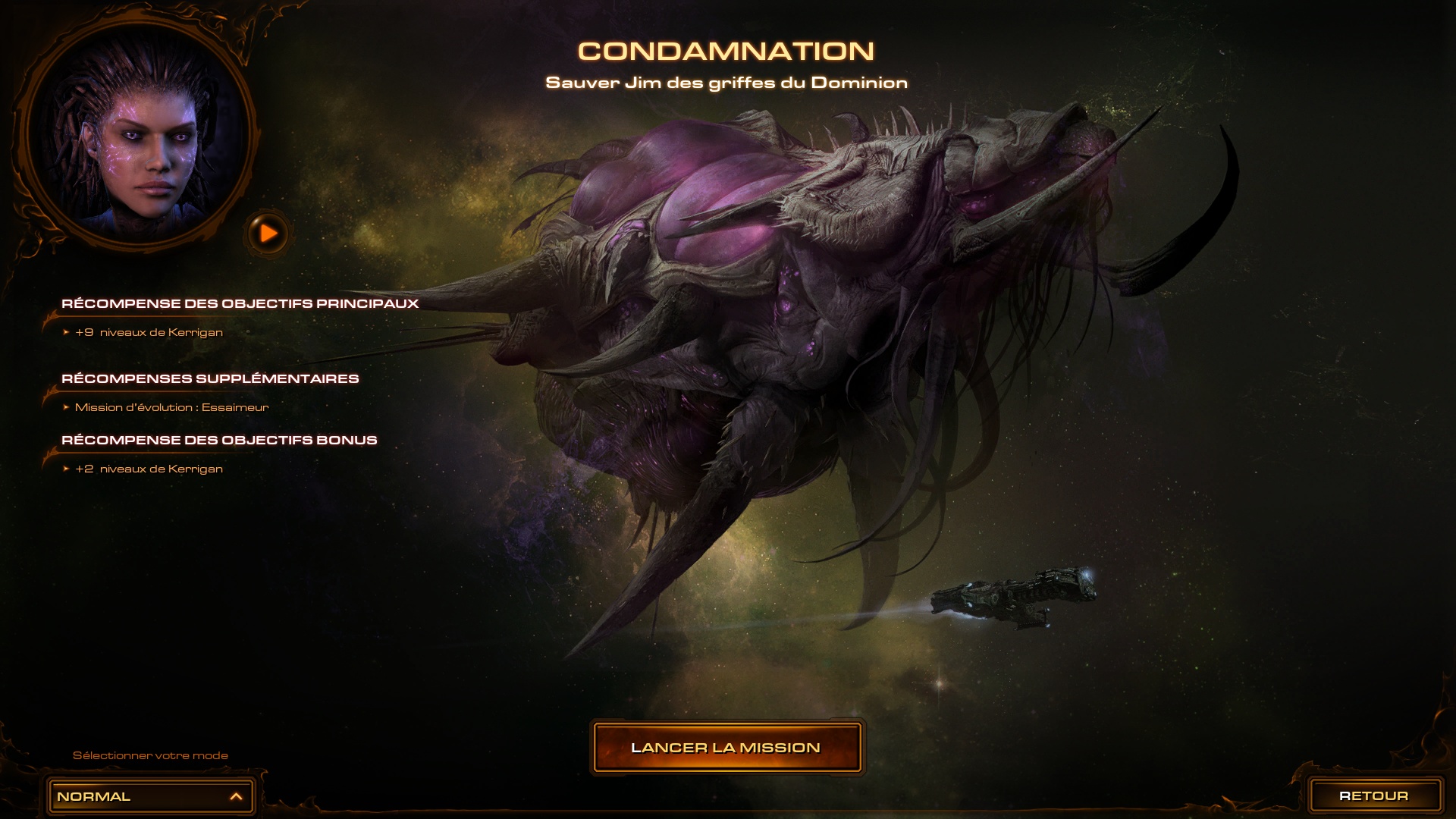Launch the mission with Lancer la mission

click(726, 748)
